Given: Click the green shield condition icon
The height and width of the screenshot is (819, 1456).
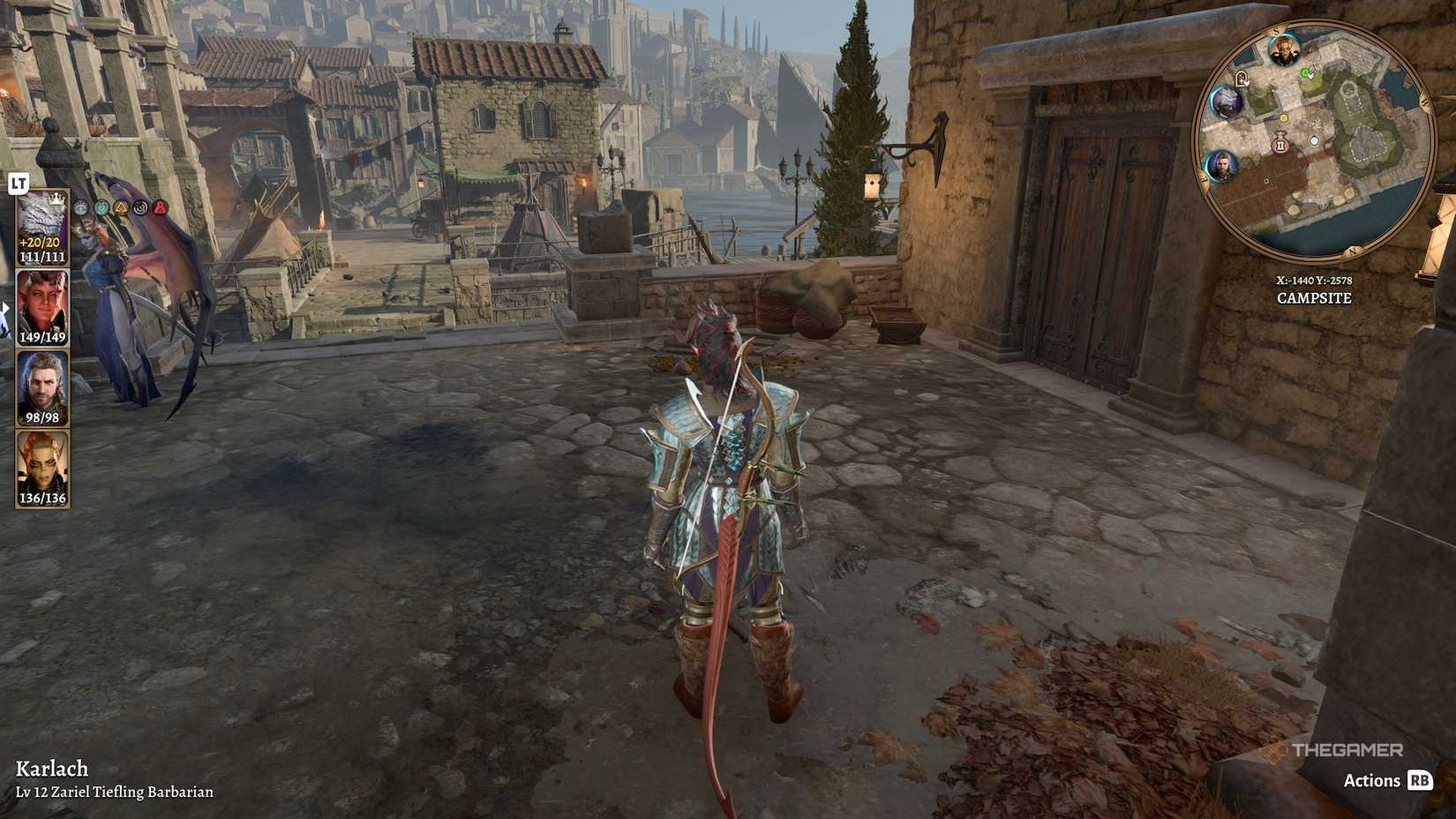Looking at the screenshot, I should click(x=101, y=208).
